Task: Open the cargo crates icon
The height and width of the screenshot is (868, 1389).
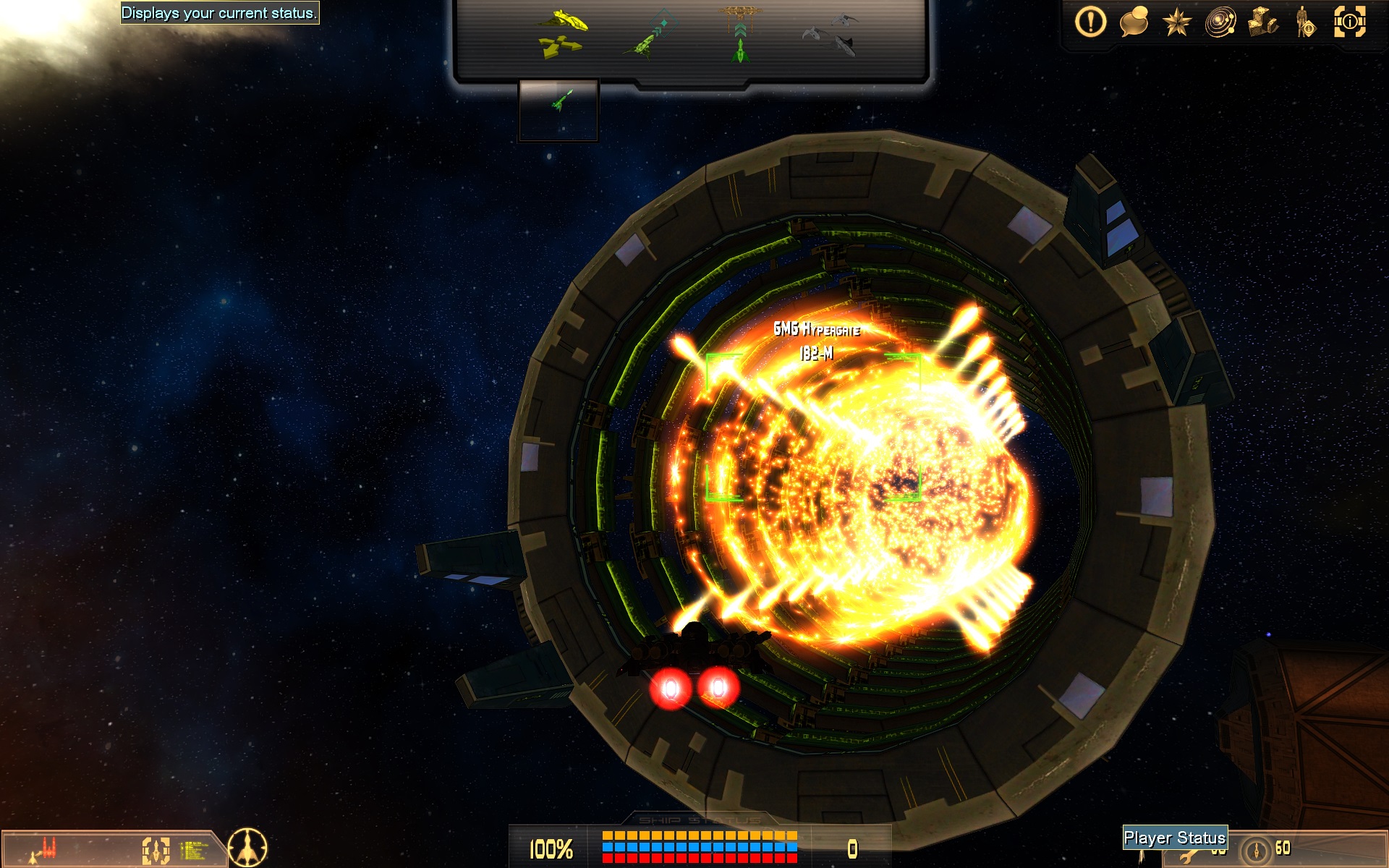Action: click(1263, 22)
